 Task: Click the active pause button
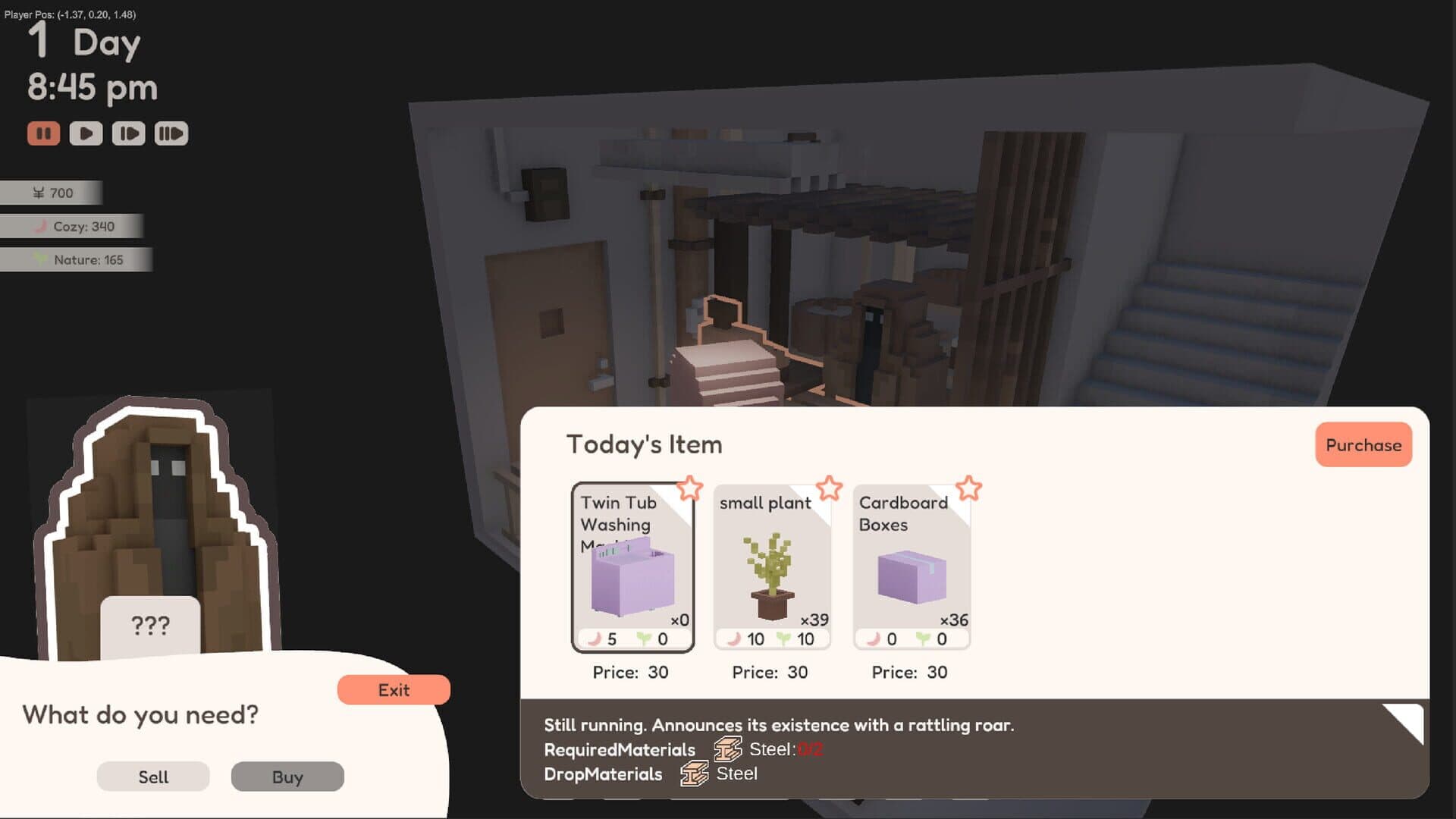44,133
